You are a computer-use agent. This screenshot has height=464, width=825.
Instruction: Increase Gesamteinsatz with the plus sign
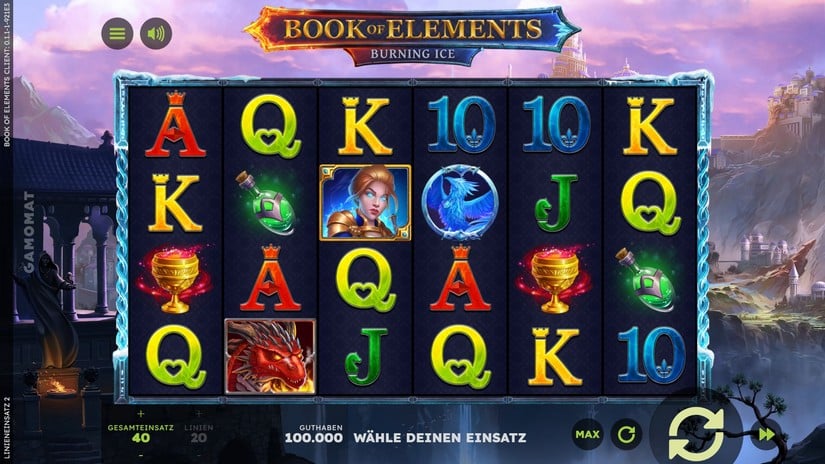pos(140,412)
